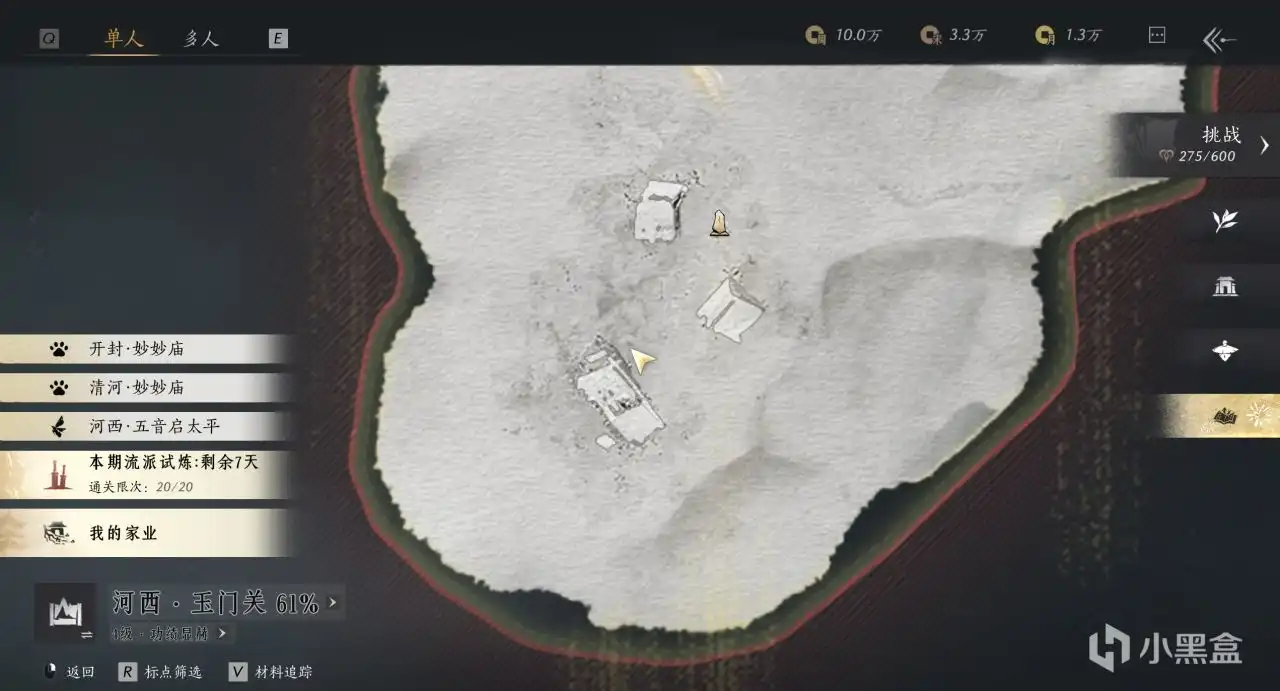Click the bell marker on the map
The width and height of the screenshot is (1280, 691).
(x=719, y=223)
